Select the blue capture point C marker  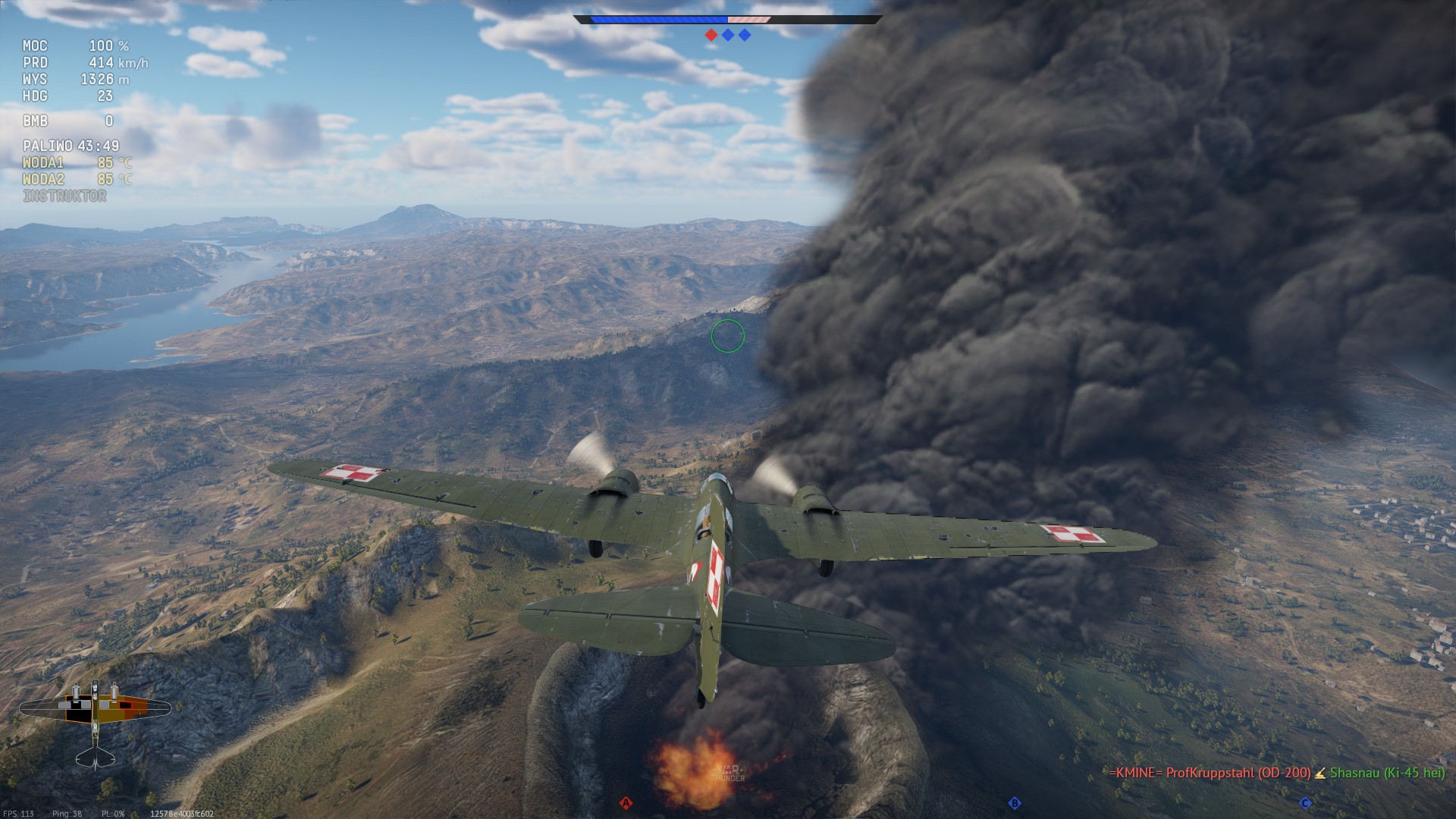pyautogui.click(x=1305, y=803)
